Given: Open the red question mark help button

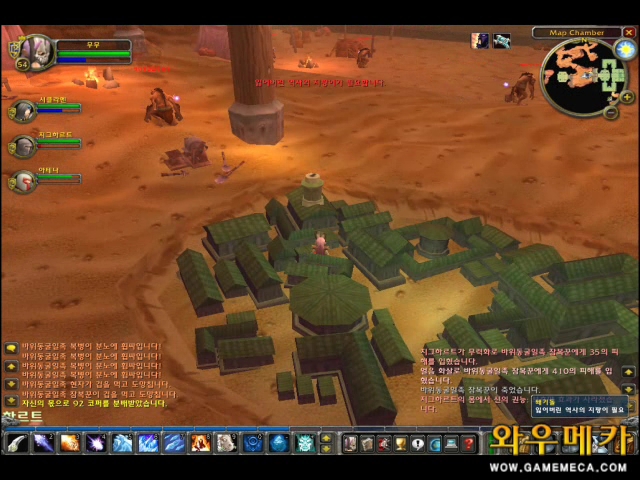Looking at the screenshot, I should pos(468,443).
